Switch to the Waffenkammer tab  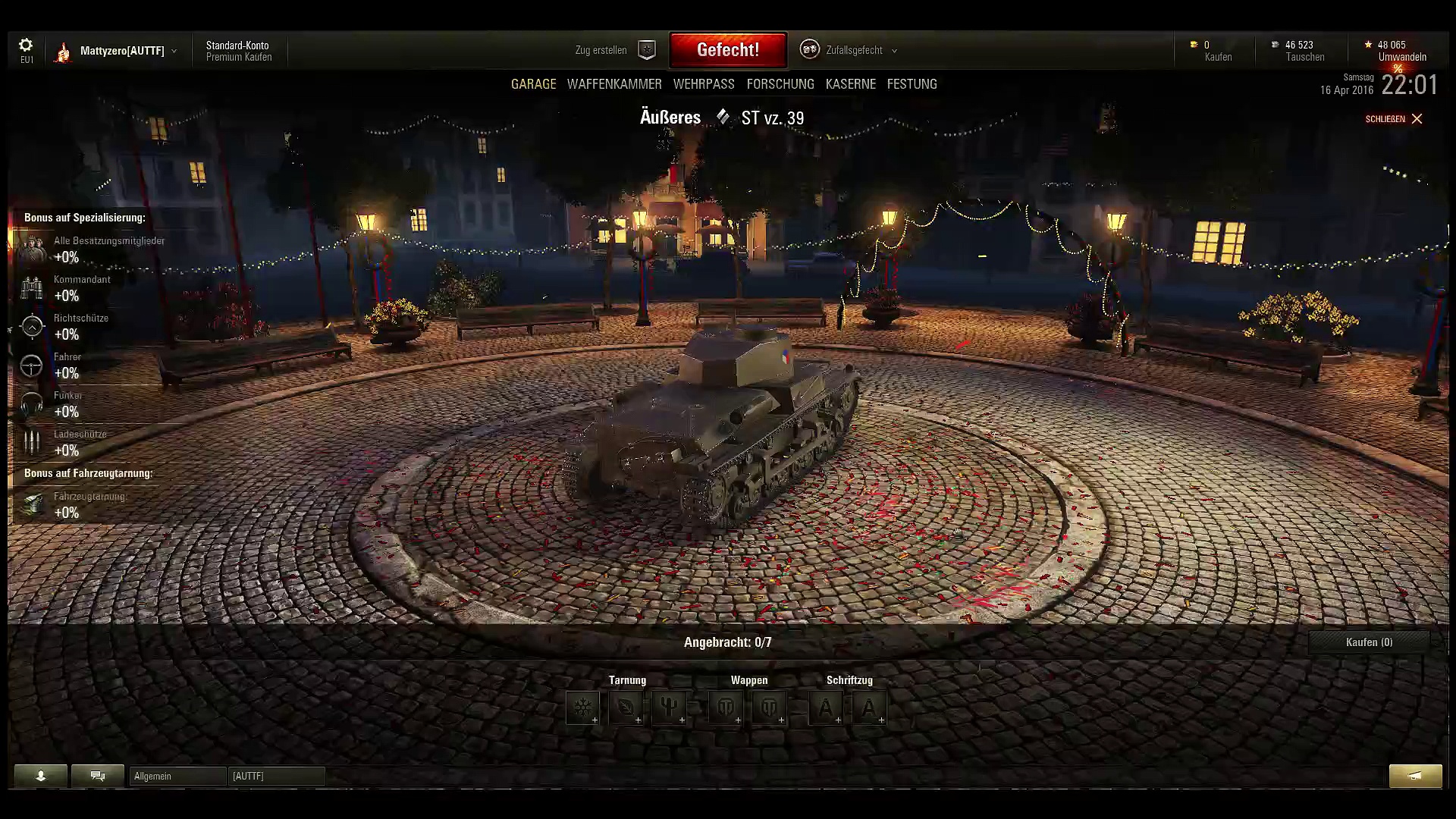pos(614,84)
